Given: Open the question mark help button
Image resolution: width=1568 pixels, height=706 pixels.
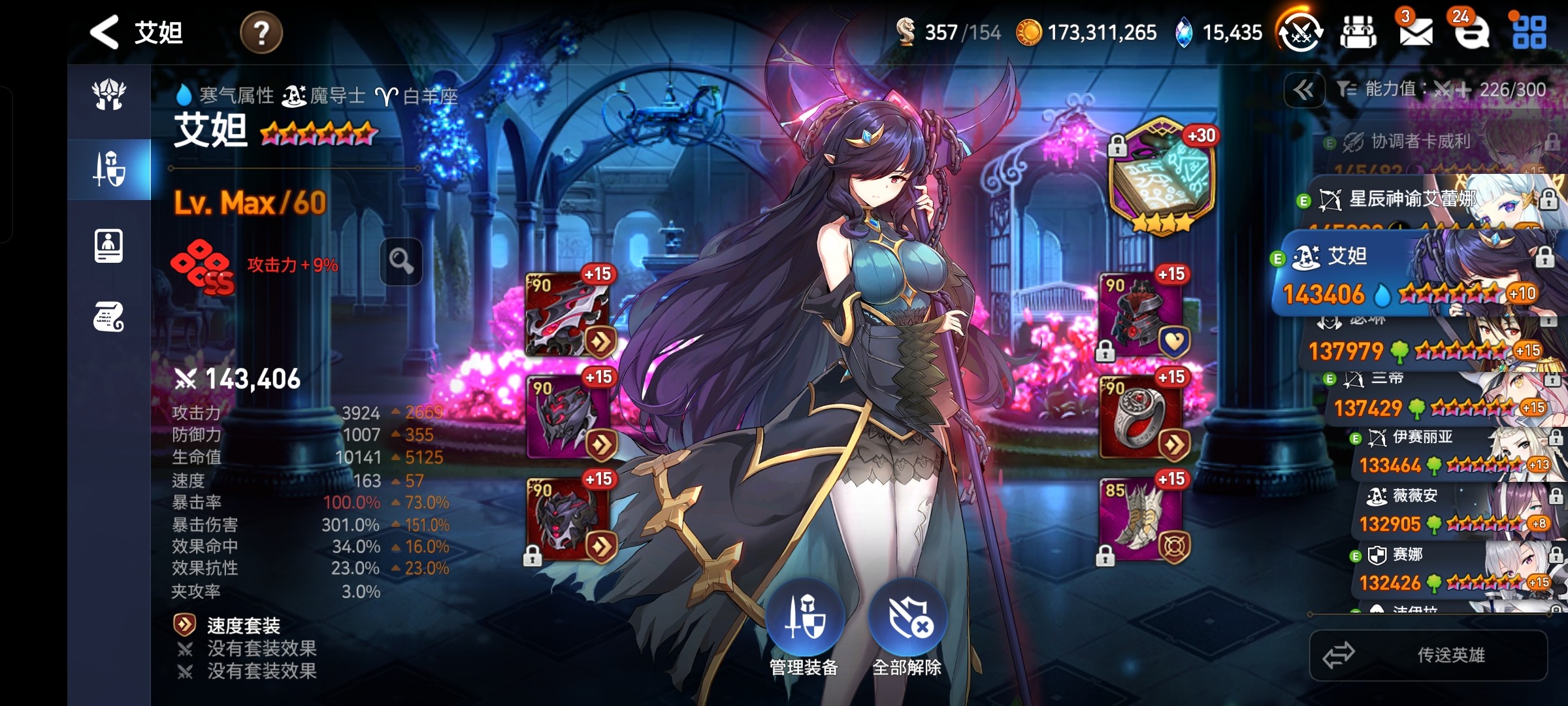Looking at the screenshot, I should coord(261,32).
